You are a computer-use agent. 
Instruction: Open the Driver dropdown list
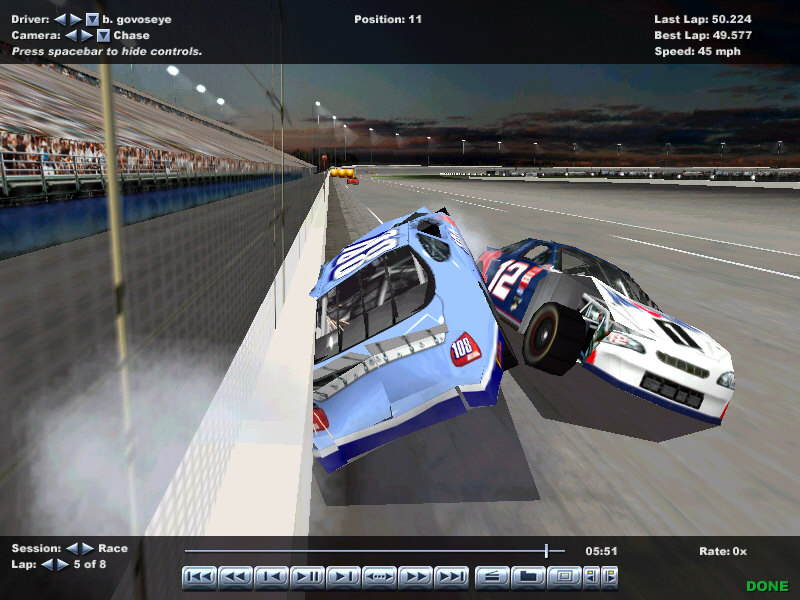click(92, 19)
